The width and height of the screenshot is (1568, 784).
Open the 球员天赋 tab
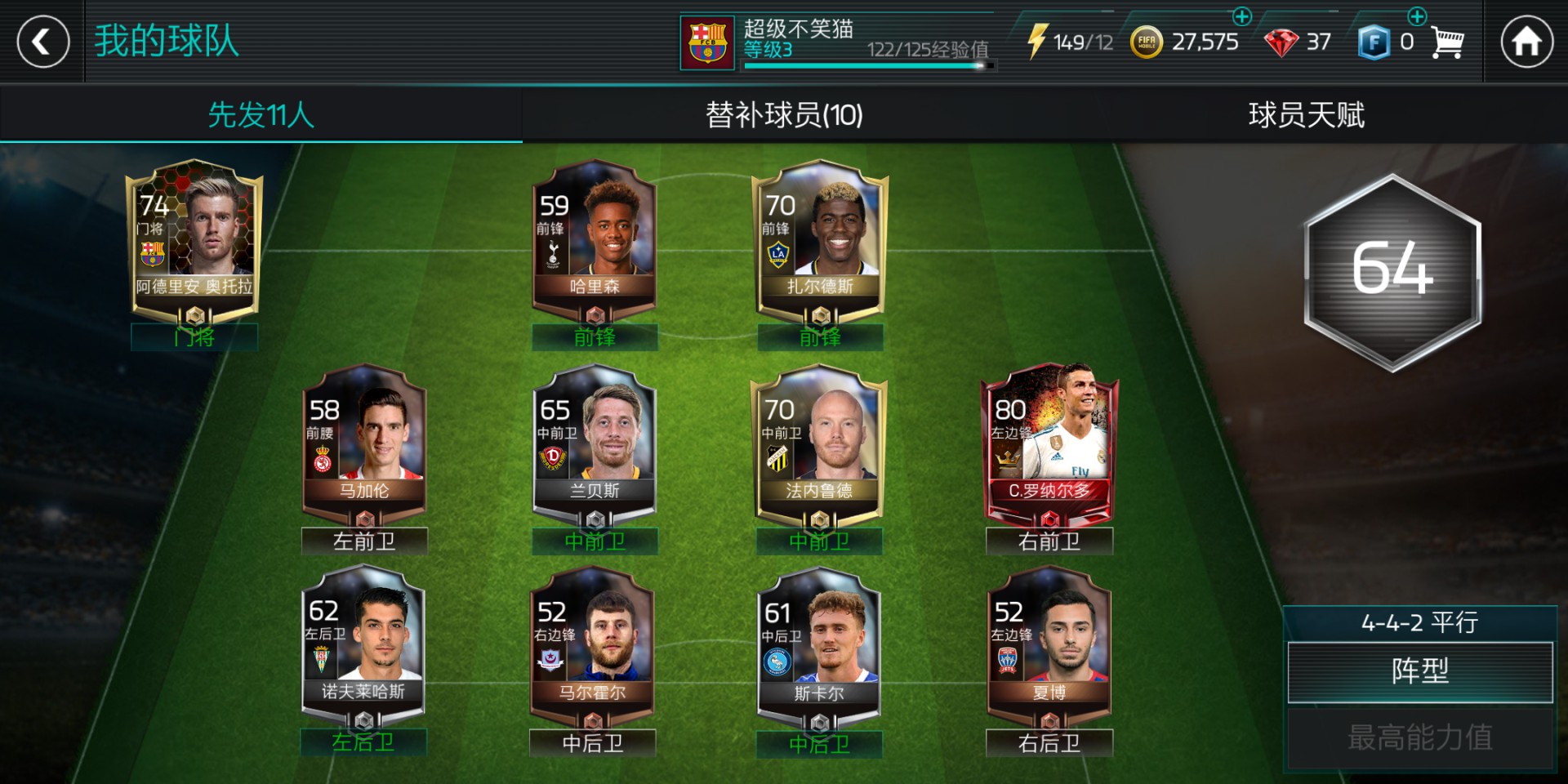point(1307,114)
